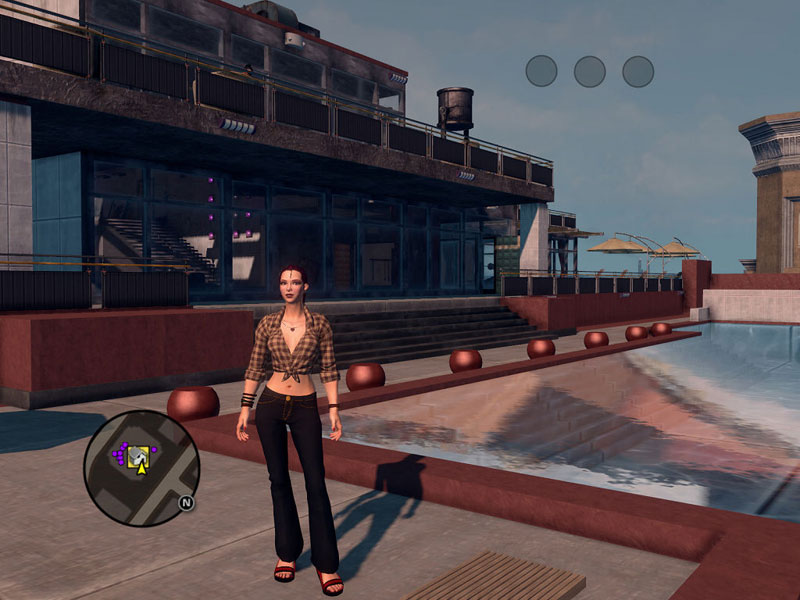Click the north compass indicator on minimap

point(186,503)
